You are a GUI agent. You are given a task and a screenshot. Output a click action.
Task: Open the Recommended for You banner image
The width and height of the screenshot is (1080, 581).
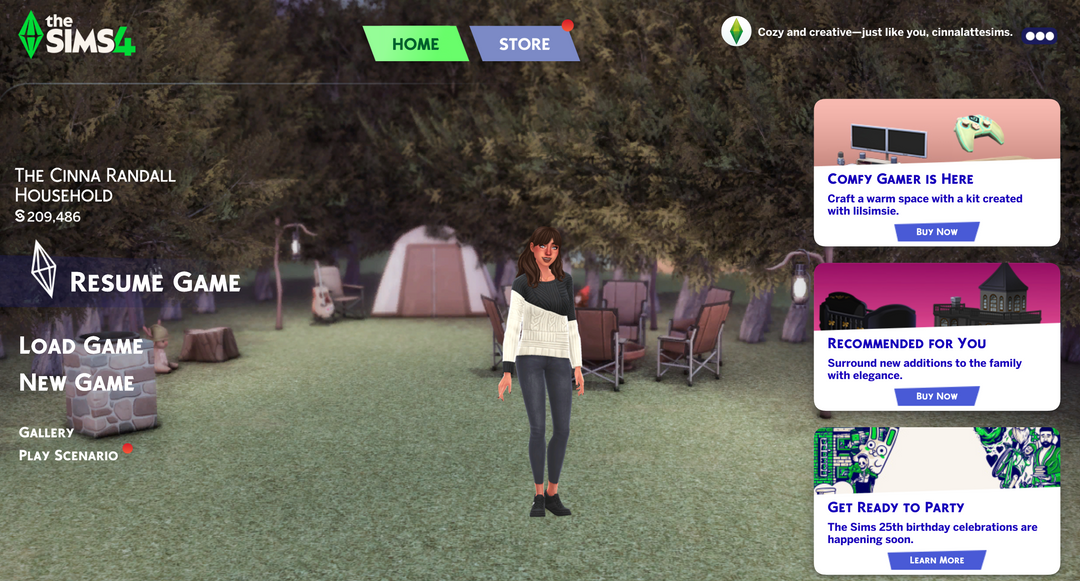(x=937, y=296)
